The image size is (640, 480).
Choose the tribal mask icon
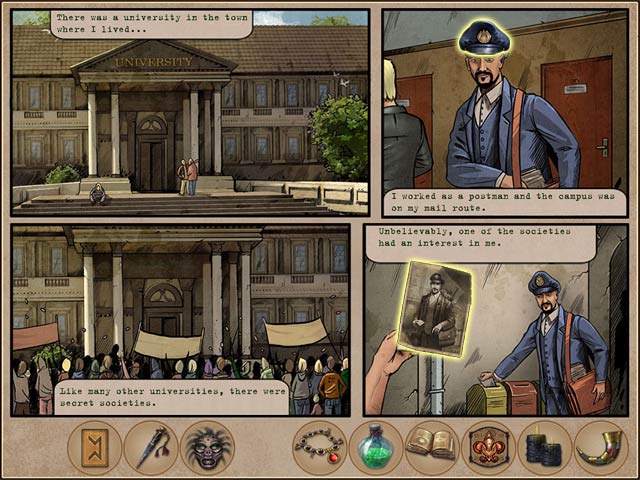[207, 447]
